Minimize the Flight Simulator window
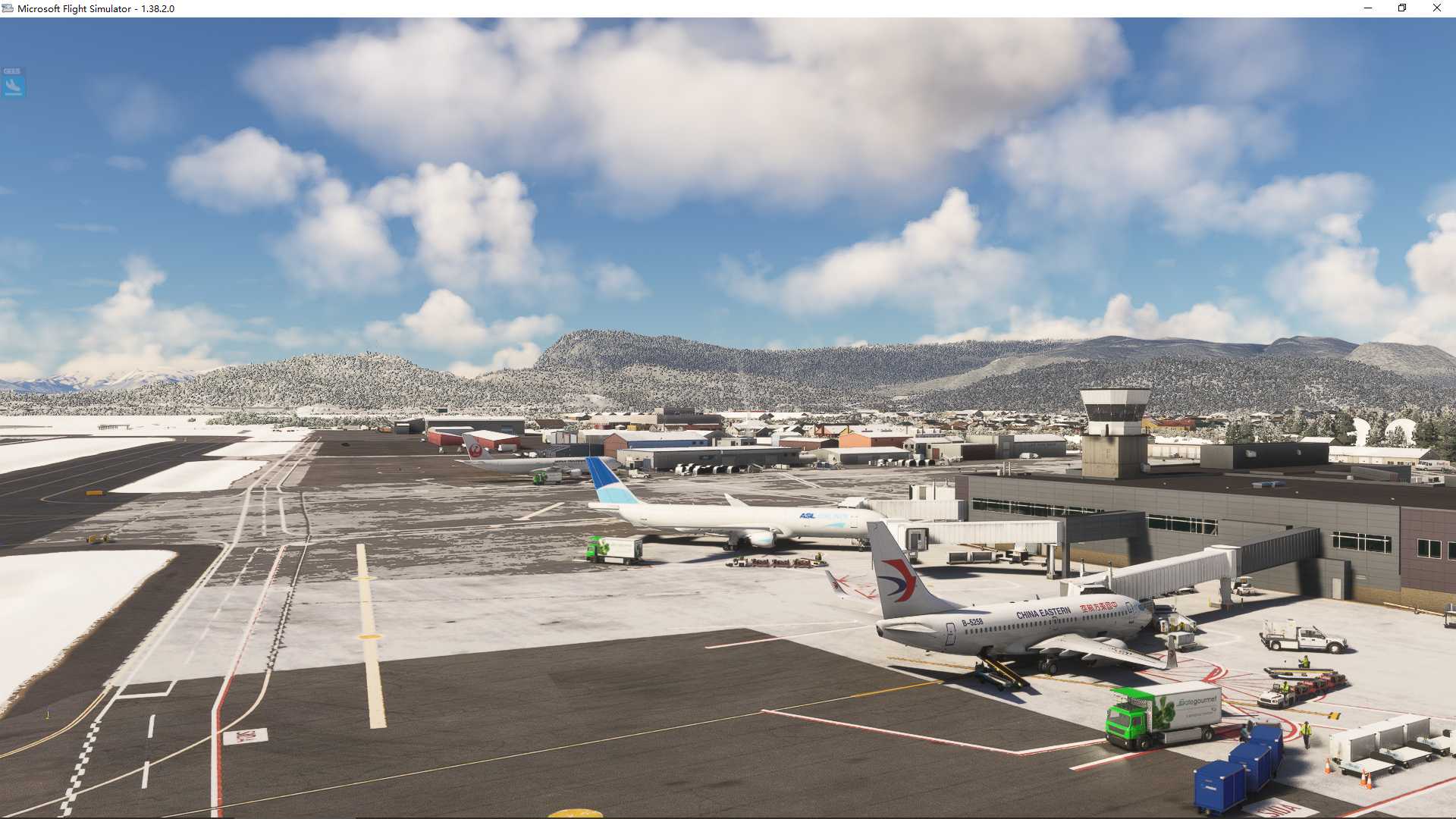 pyautogui.click(x=1368, y=8)
